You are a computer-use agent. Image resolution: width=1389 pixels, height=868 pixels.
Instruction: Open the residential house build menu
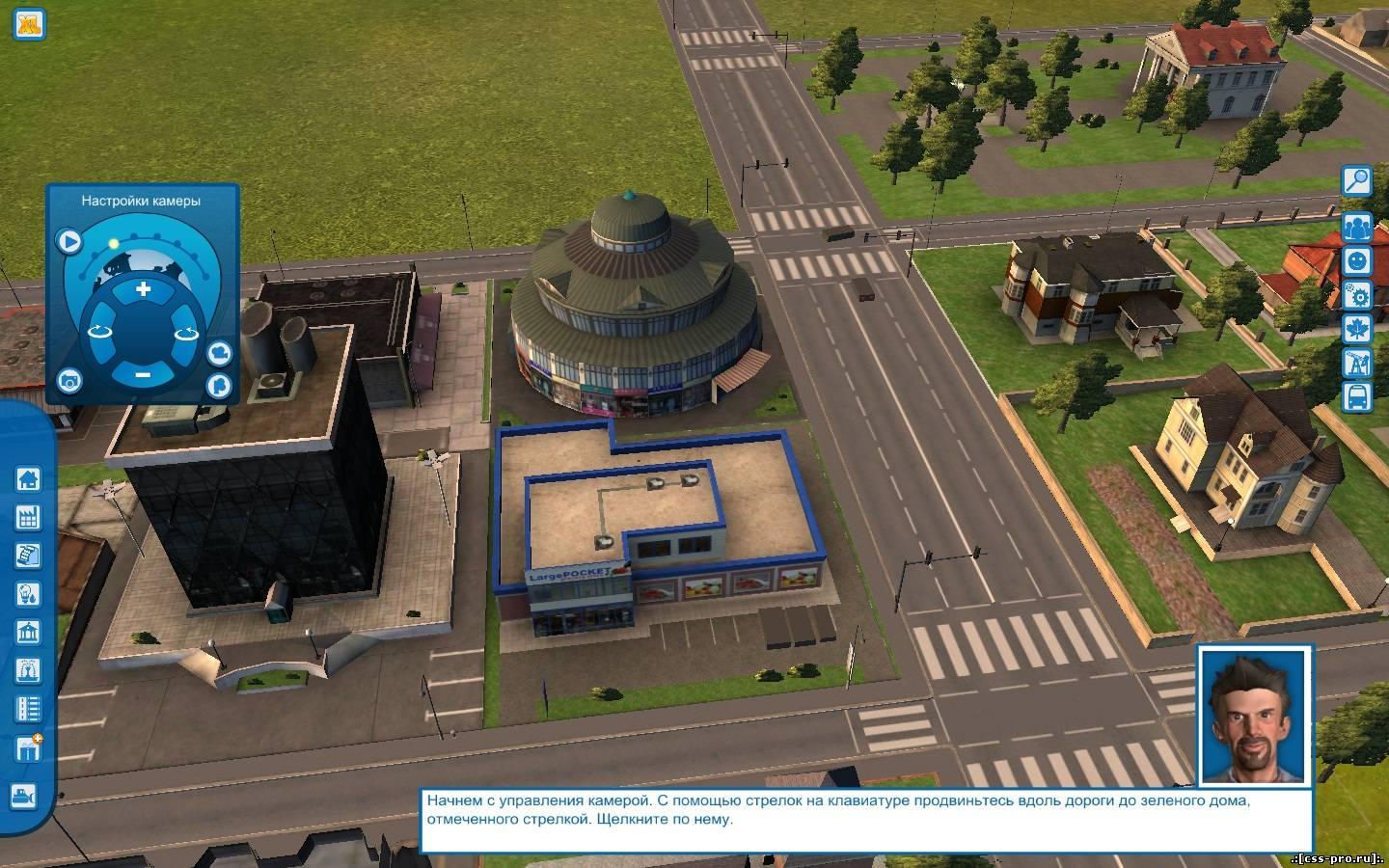[27, 478]
